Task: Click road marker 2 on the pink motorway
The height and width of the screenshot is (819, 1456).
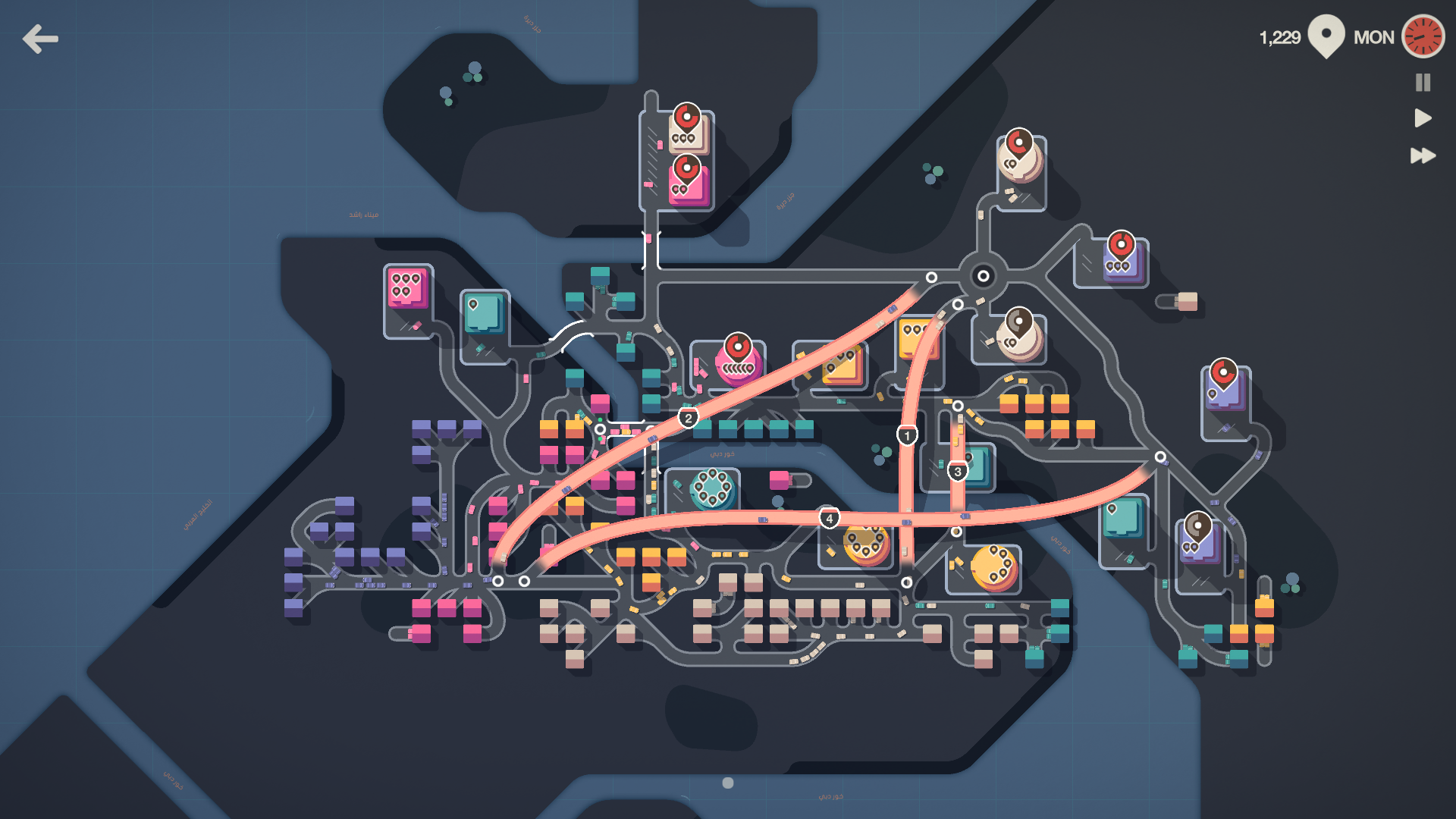Action: pos(689,416)
